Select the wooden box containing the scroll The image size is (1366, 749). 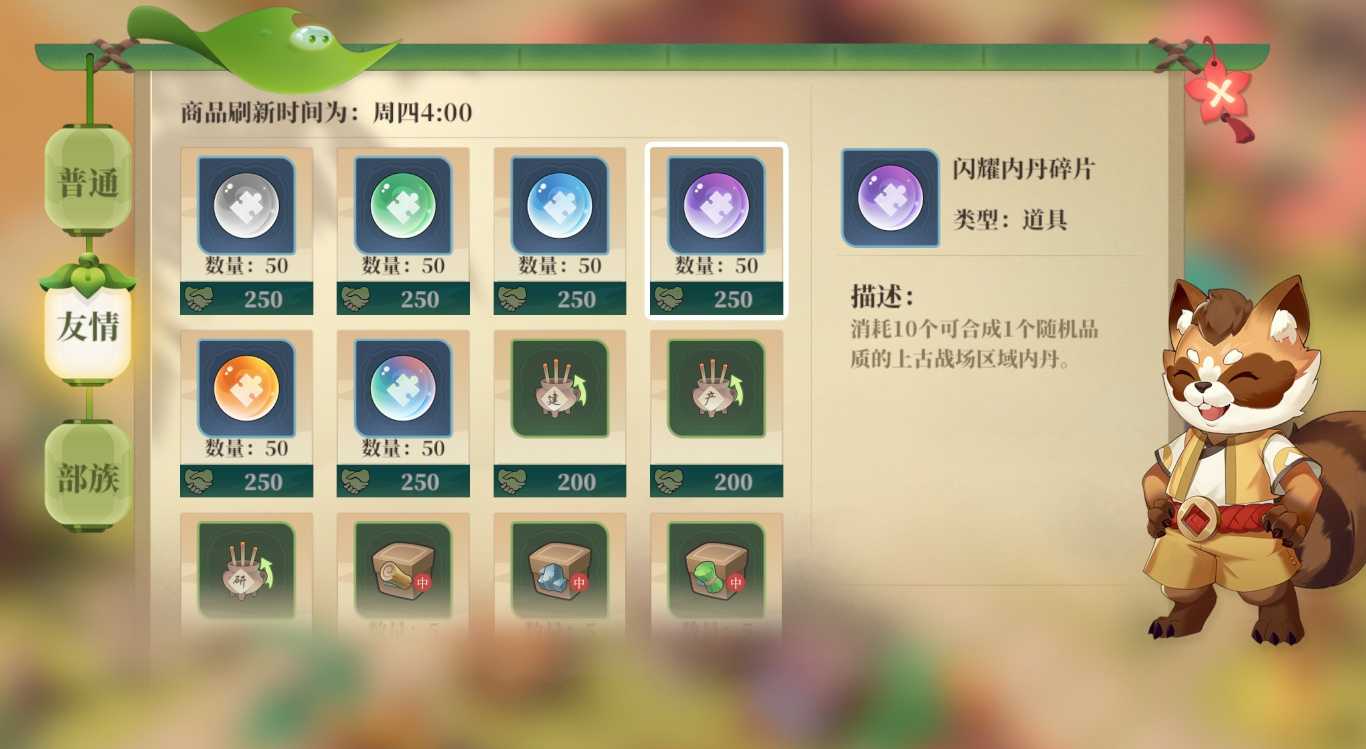point(403,570)
